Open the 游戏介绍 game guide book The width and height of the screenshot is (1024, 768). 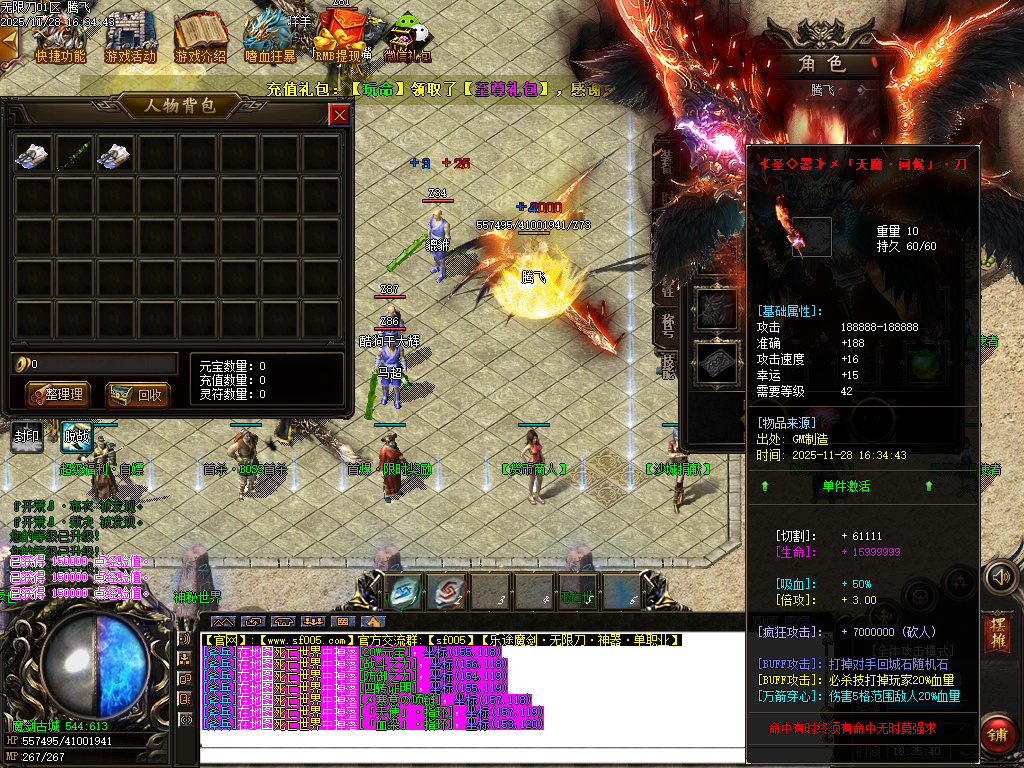pyautogui.click(x=200, y=40)
